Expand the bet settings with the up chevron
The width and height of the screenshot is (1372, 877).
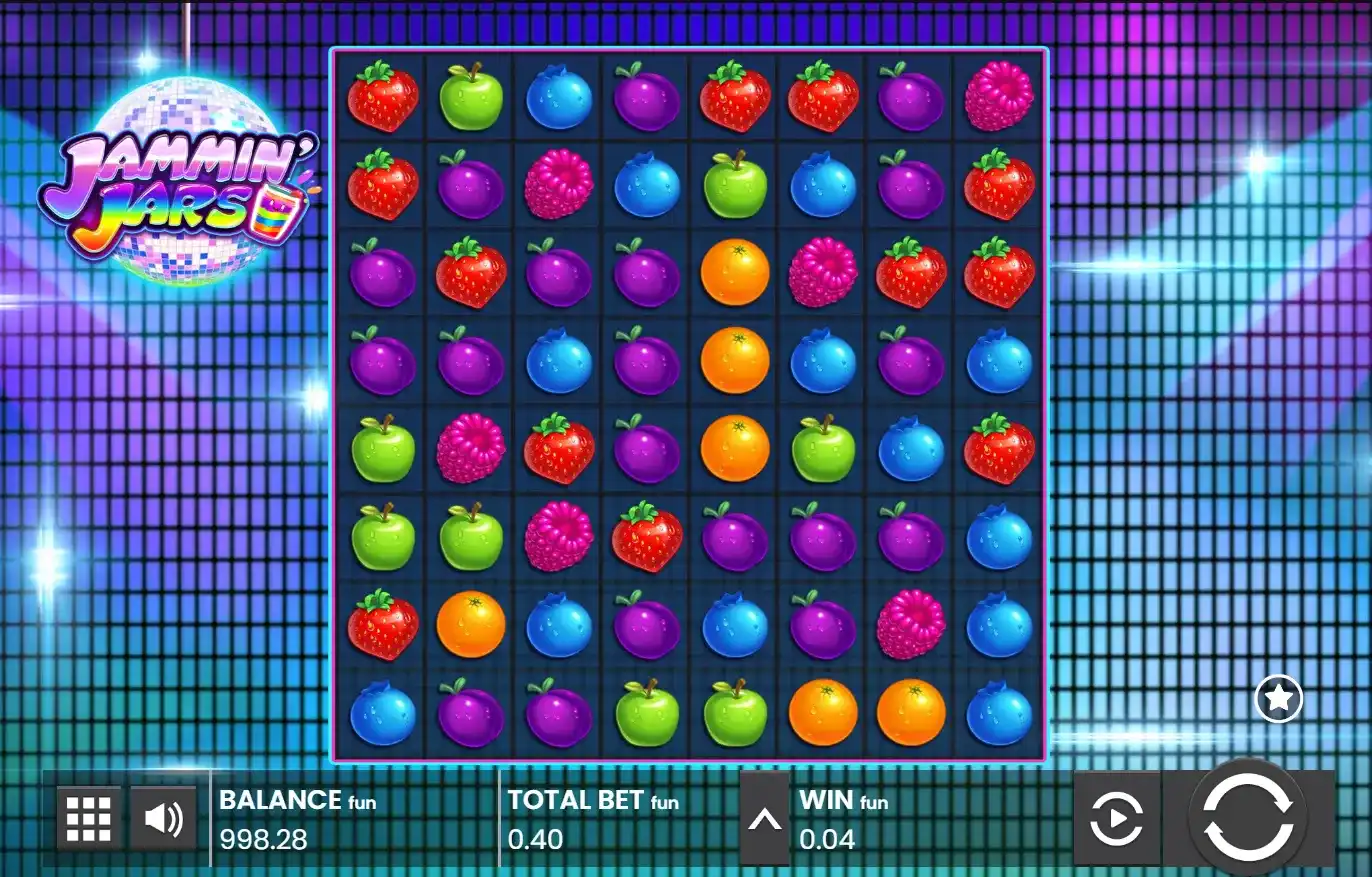pyautogui.click(x=765, y=818)
